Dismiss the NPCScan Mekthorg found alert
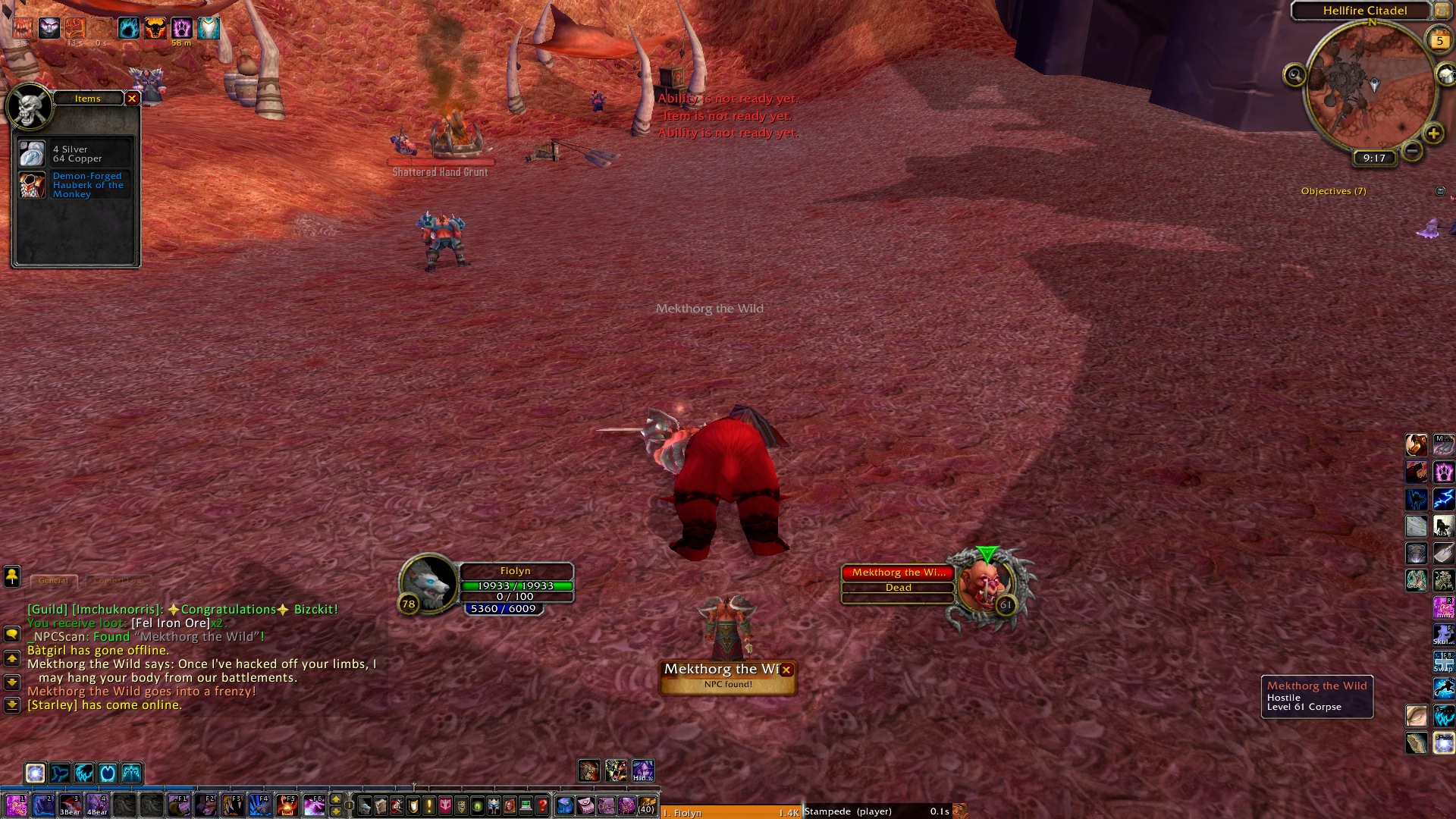The width and height of the screenshot is (1456, 819). (786, 670)
